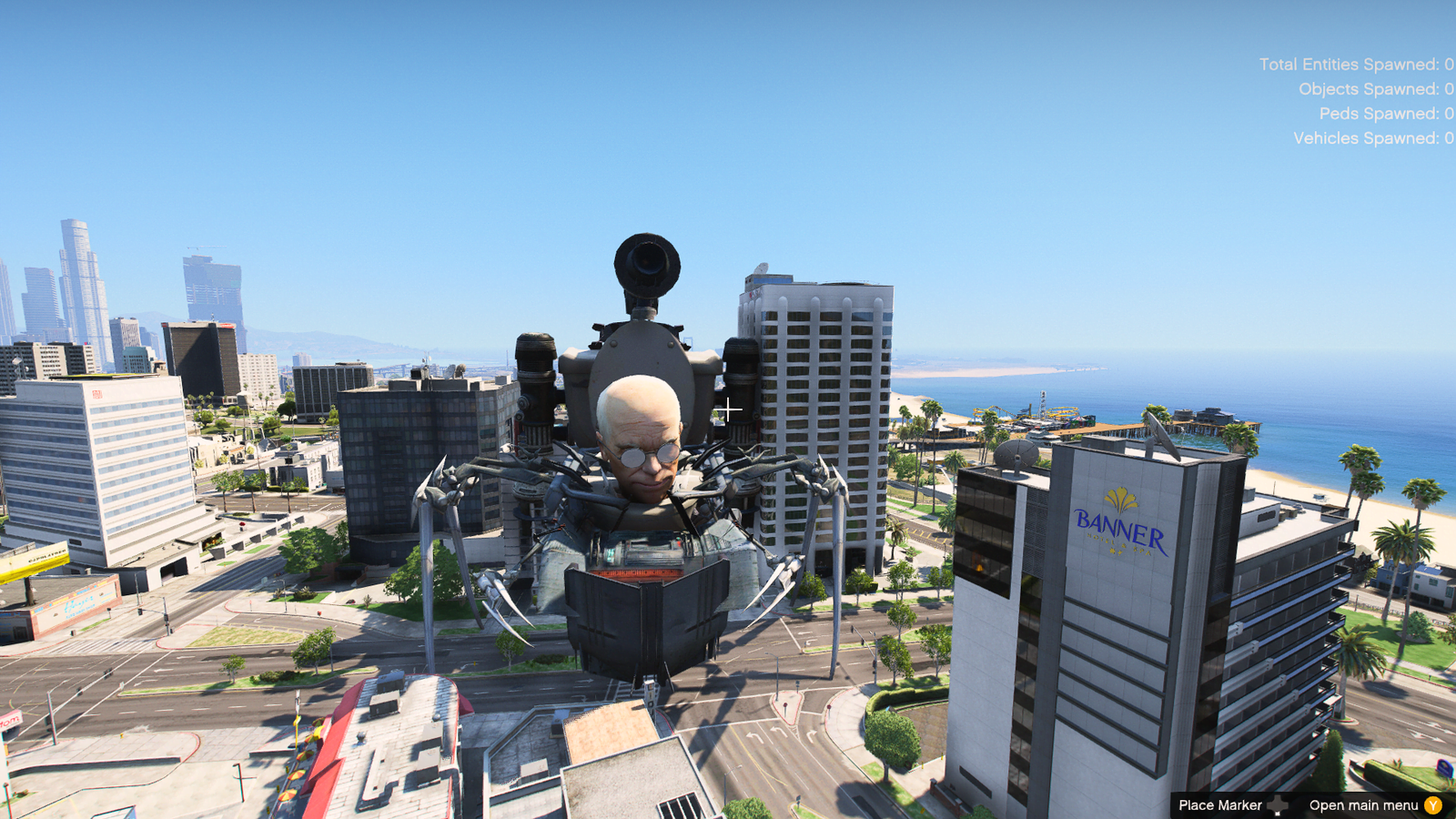This screenshot has width=1456, height=819.
Task: Click the crosshair reticle at screen center
Action: coord(728,409)
